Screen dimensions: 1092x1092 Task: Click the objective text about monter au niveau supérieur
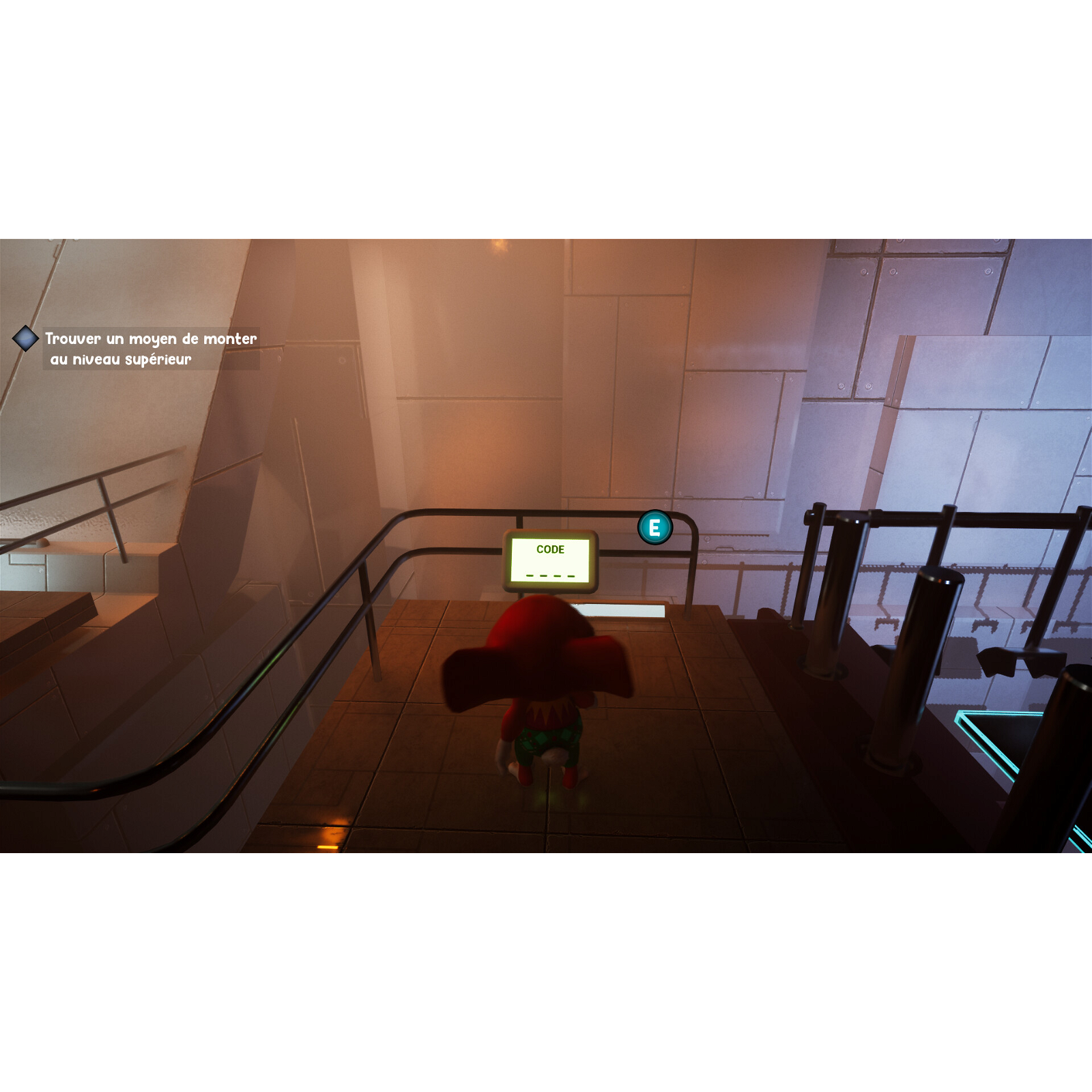coord(152,348)
